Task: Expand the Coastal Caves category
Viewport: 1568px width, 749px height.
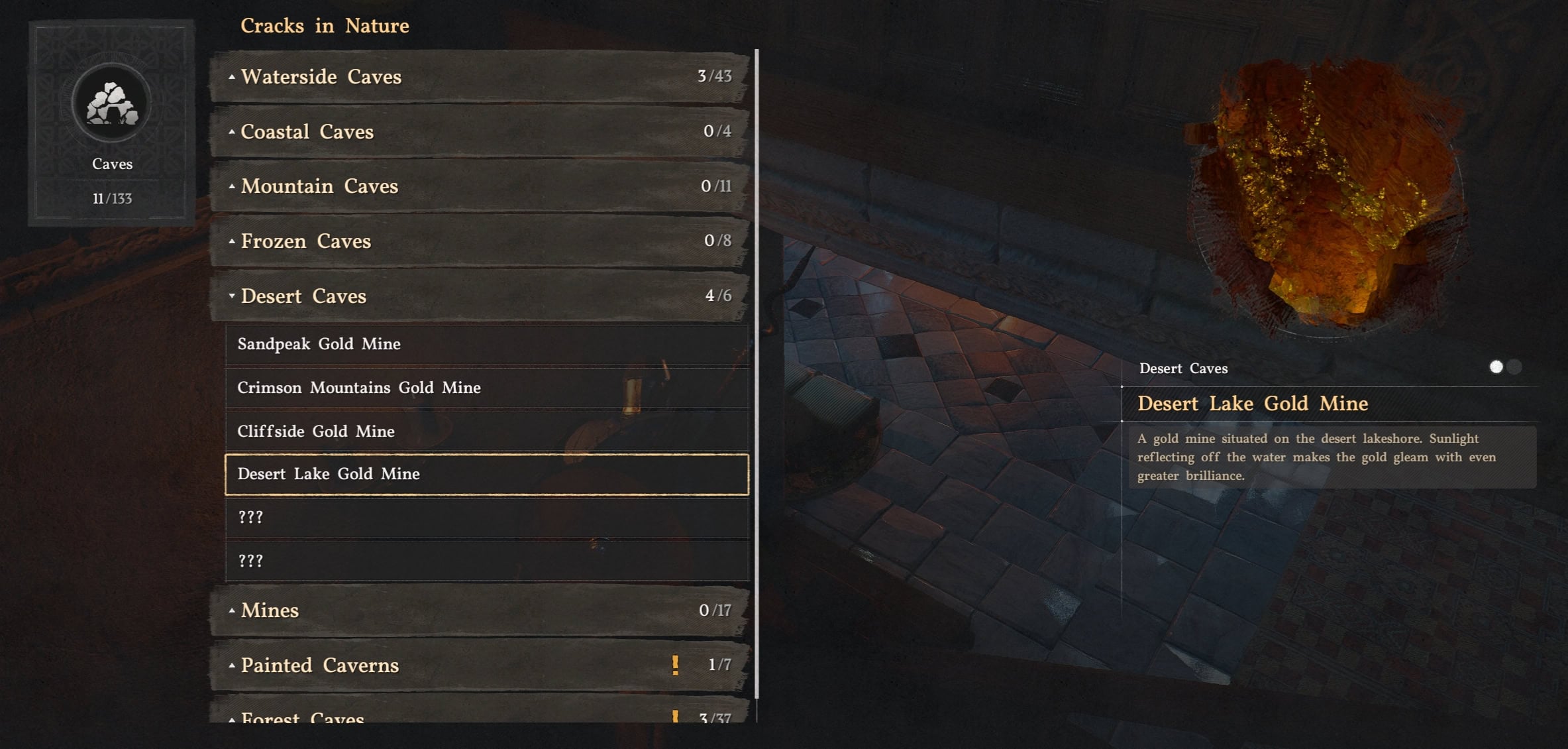Action: (x=480, y=131)
